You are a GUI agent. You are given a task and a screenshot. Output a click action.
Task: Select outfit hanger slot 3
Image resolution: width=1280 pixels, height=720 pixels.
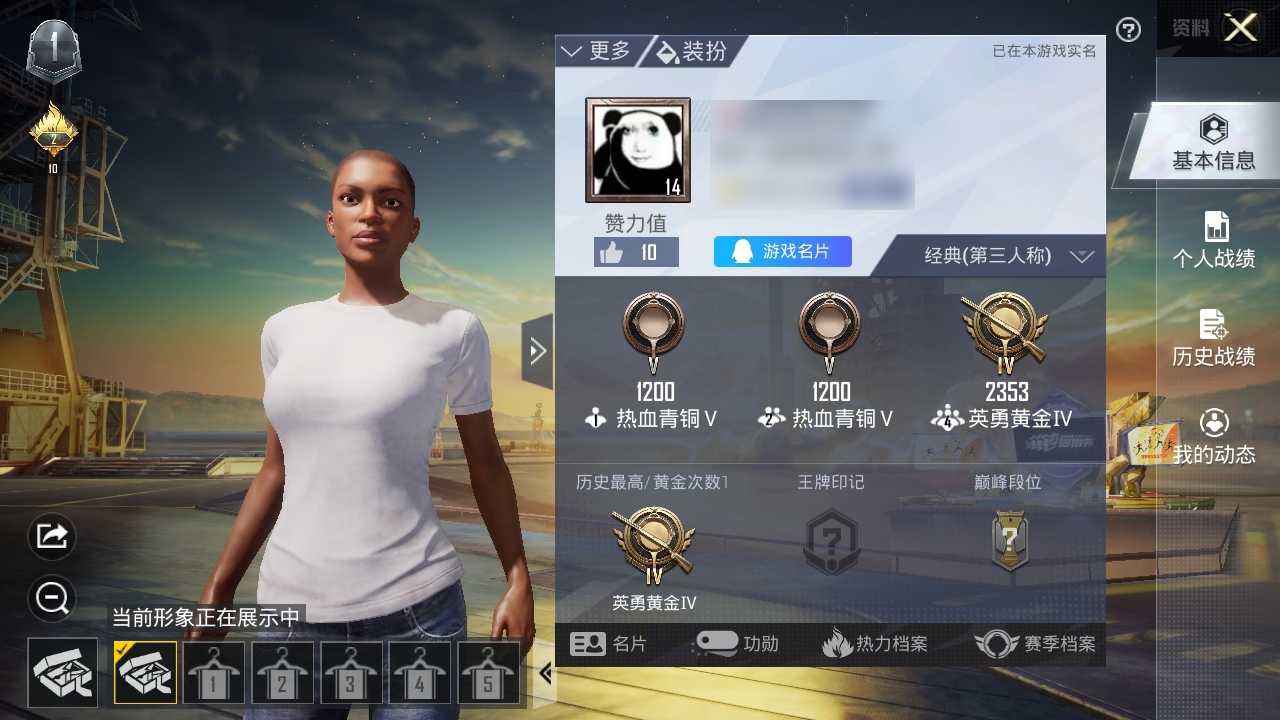pyautogui.click(x=351, y=673)
